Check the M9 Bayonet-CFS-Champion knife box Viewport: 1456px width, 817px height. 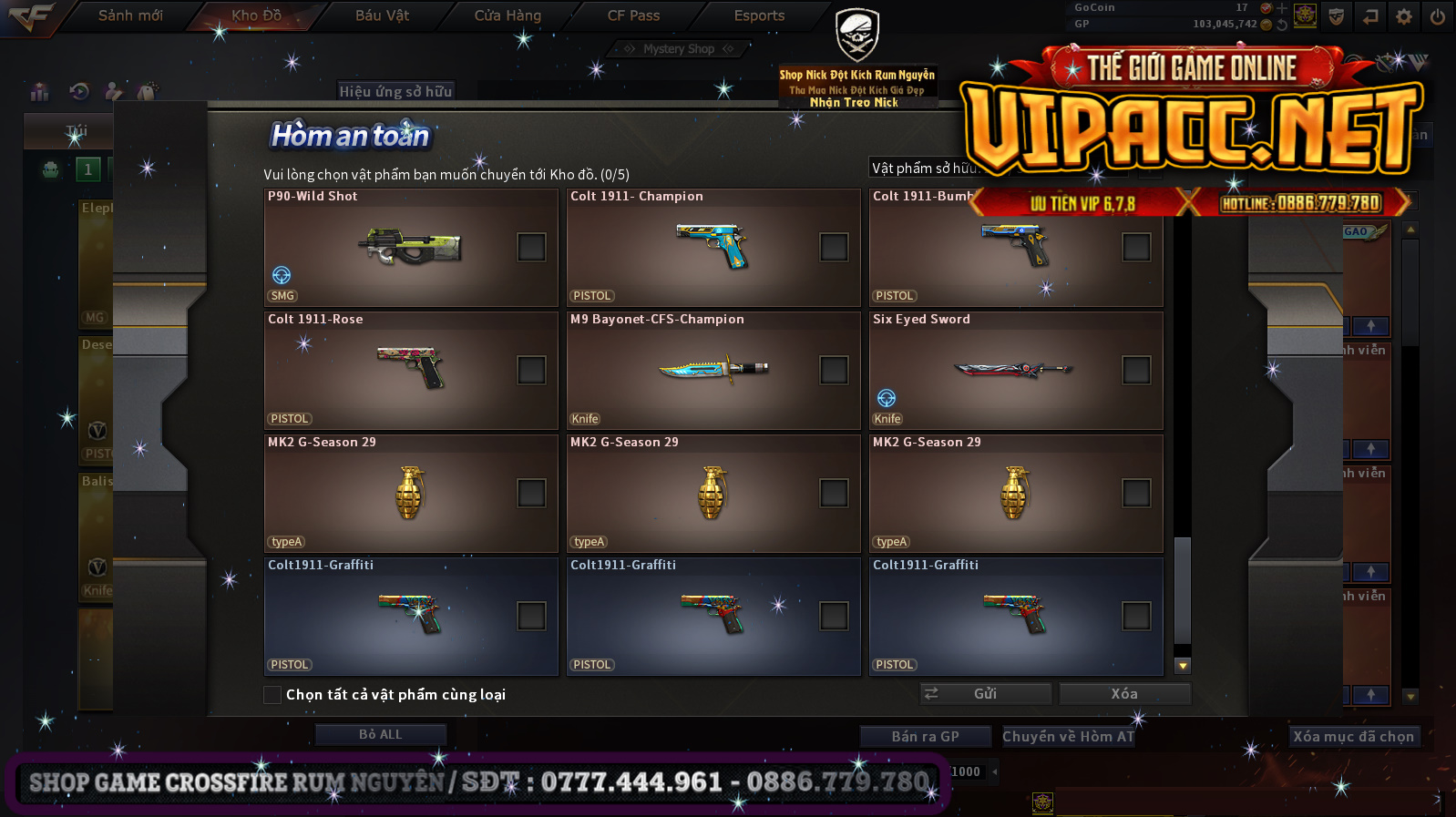click(834, 370)
